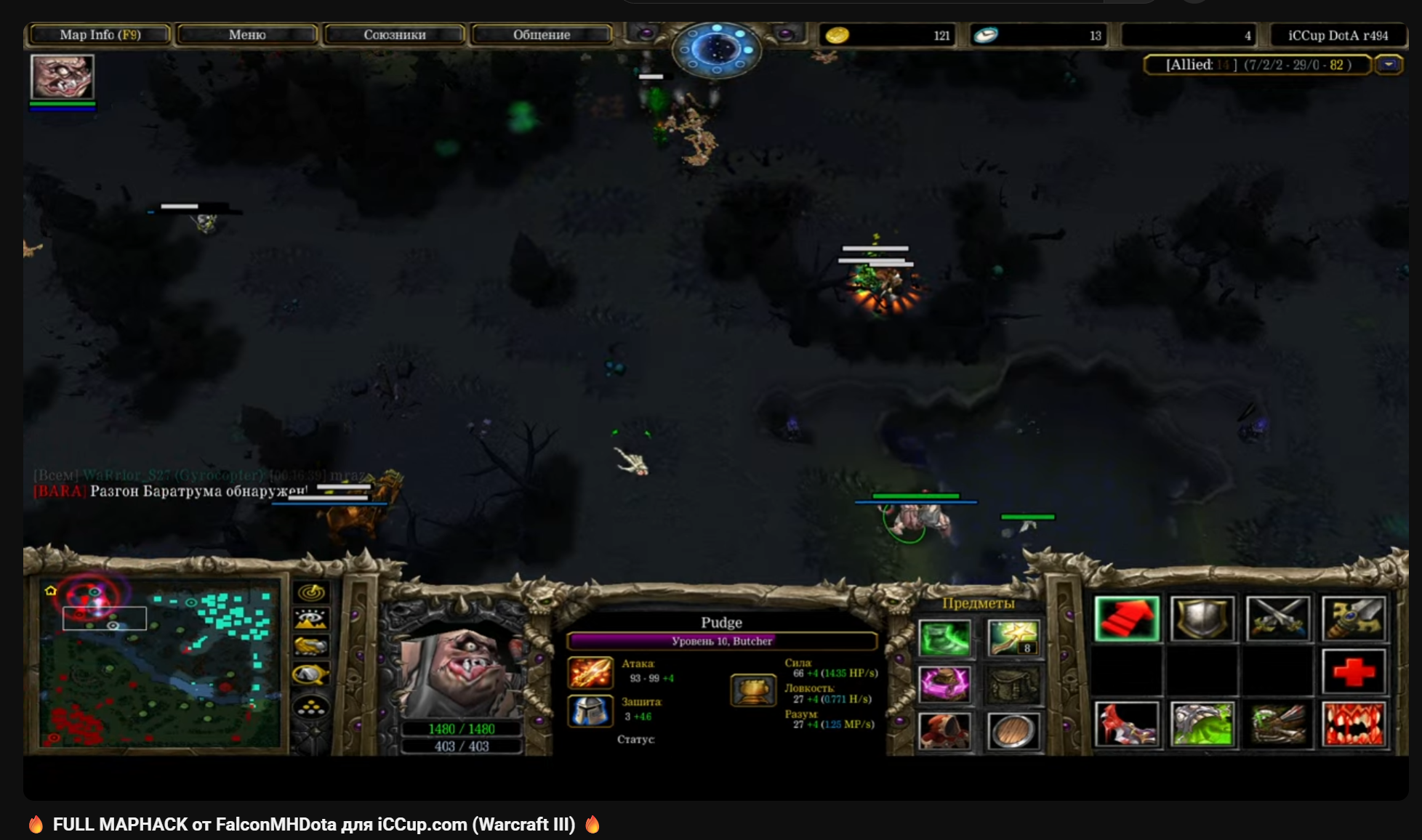Toggle the formation movement button
Image resolution: width=1422 pixels, height=840 pixels.
click(311, 706)
